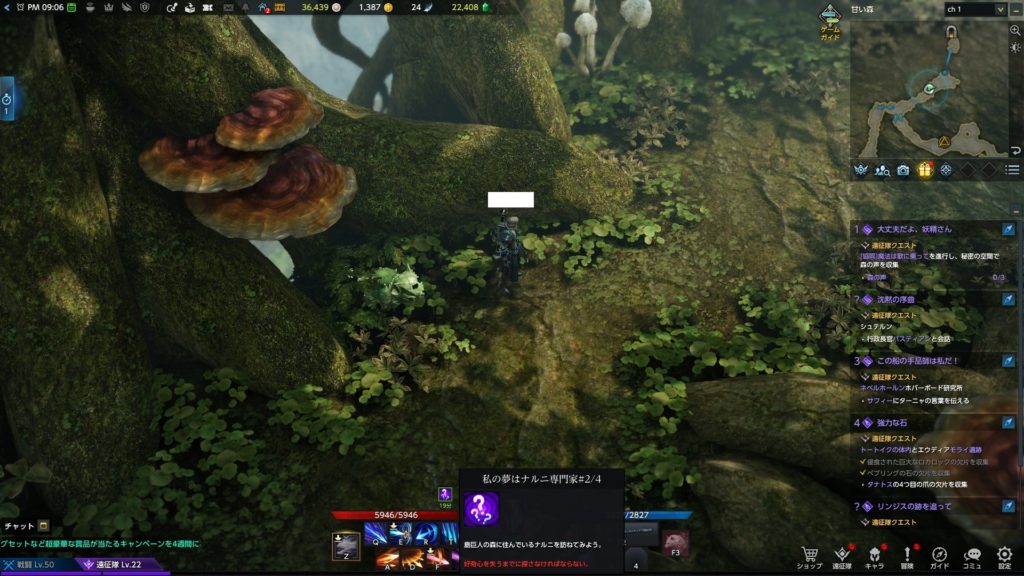Viewport: 1024px width, 576px height.
Task: Open the 冒険 (Adventure) menu
Action: [907, 556]
